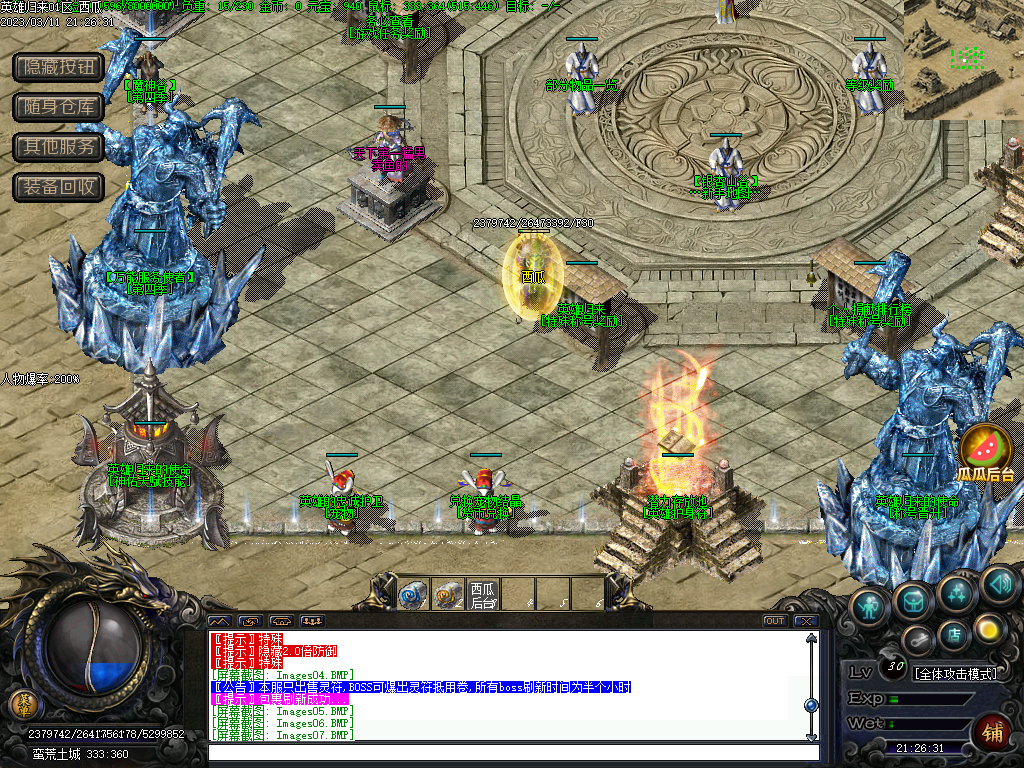Use the orange swirl scroll in hotbar
This screenshot has height=768, width=1024.
coord(448,595)
